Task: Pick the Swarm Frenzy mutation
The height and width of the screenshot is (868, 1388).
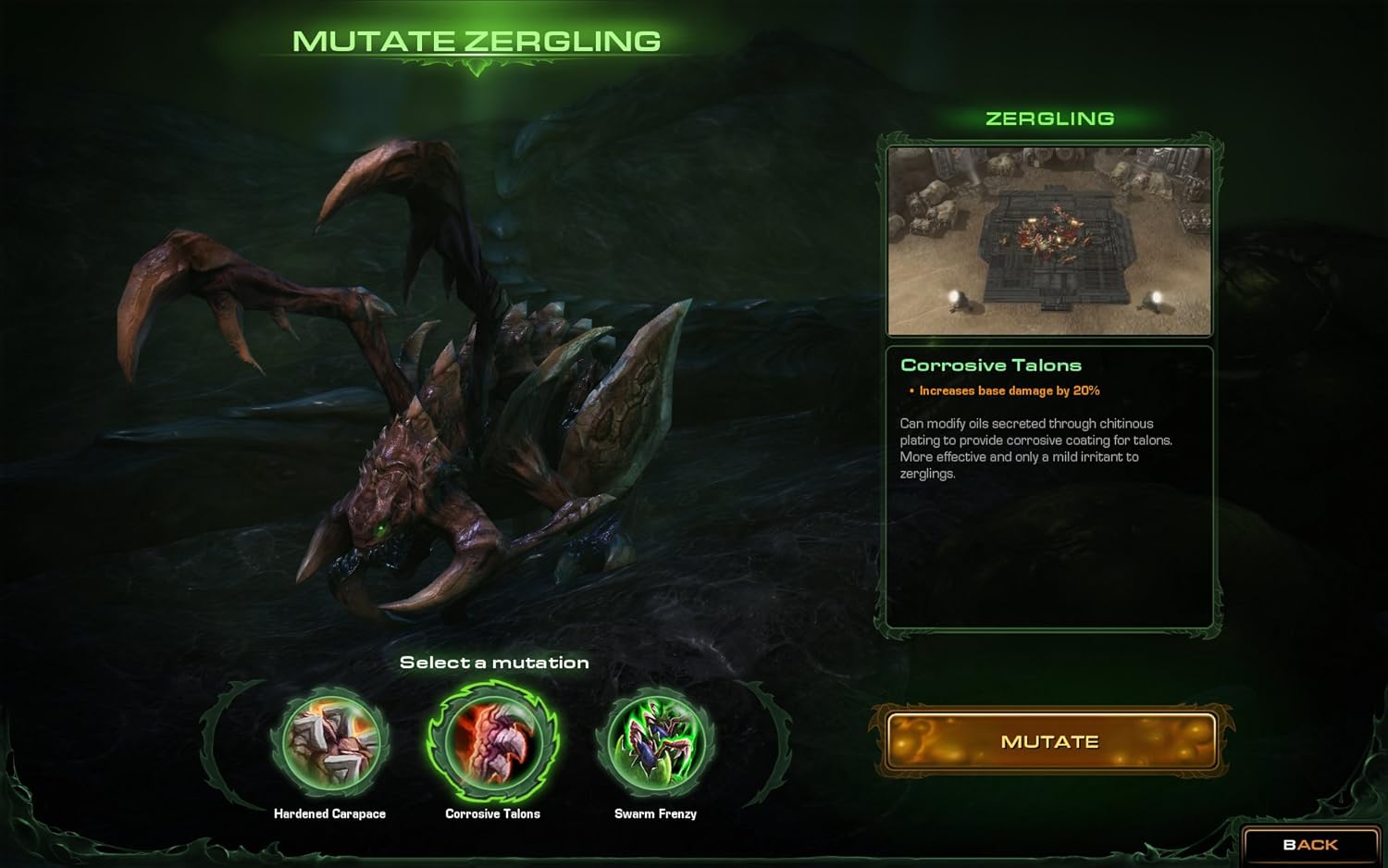Action: coord(655,742)
